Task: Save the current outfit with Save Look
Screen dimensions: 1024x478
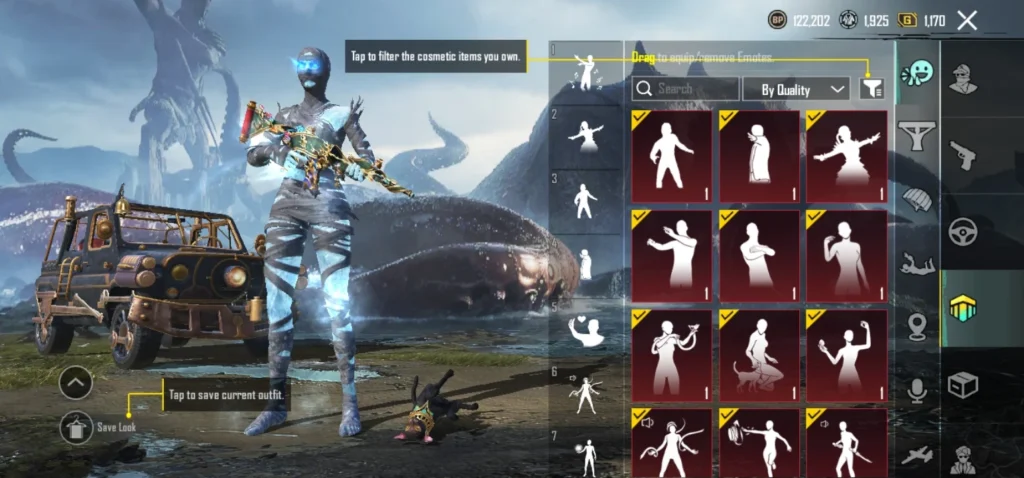Action: [x=77, y=427]
